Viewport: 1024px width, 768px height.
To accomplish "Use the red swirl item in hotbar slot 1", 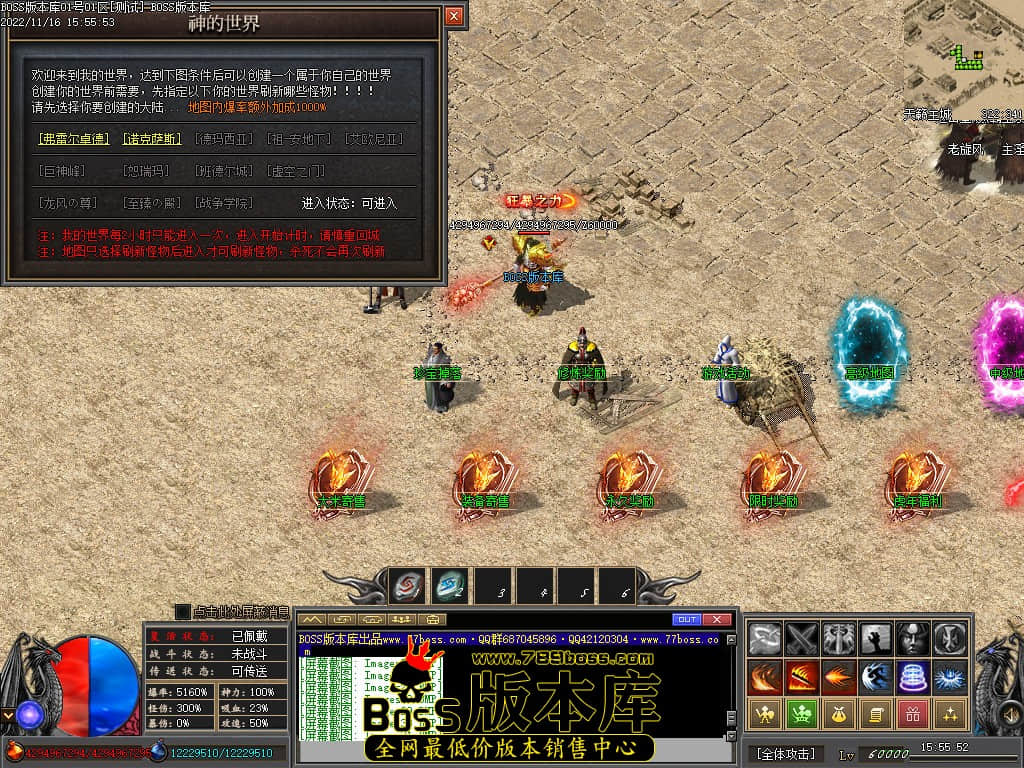I will coord(407,585).
